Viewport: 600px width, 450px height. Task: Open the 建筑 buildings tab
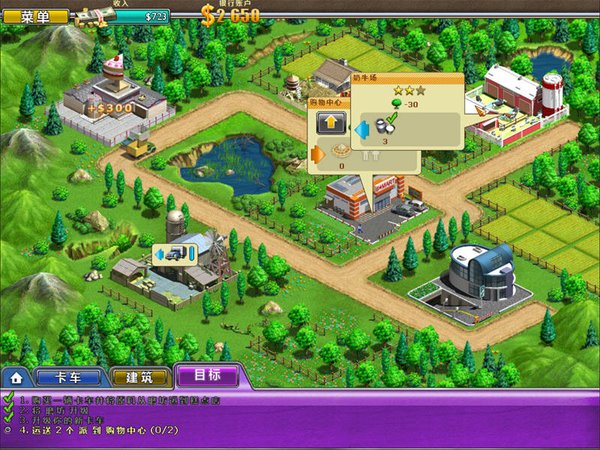point(139,377)
